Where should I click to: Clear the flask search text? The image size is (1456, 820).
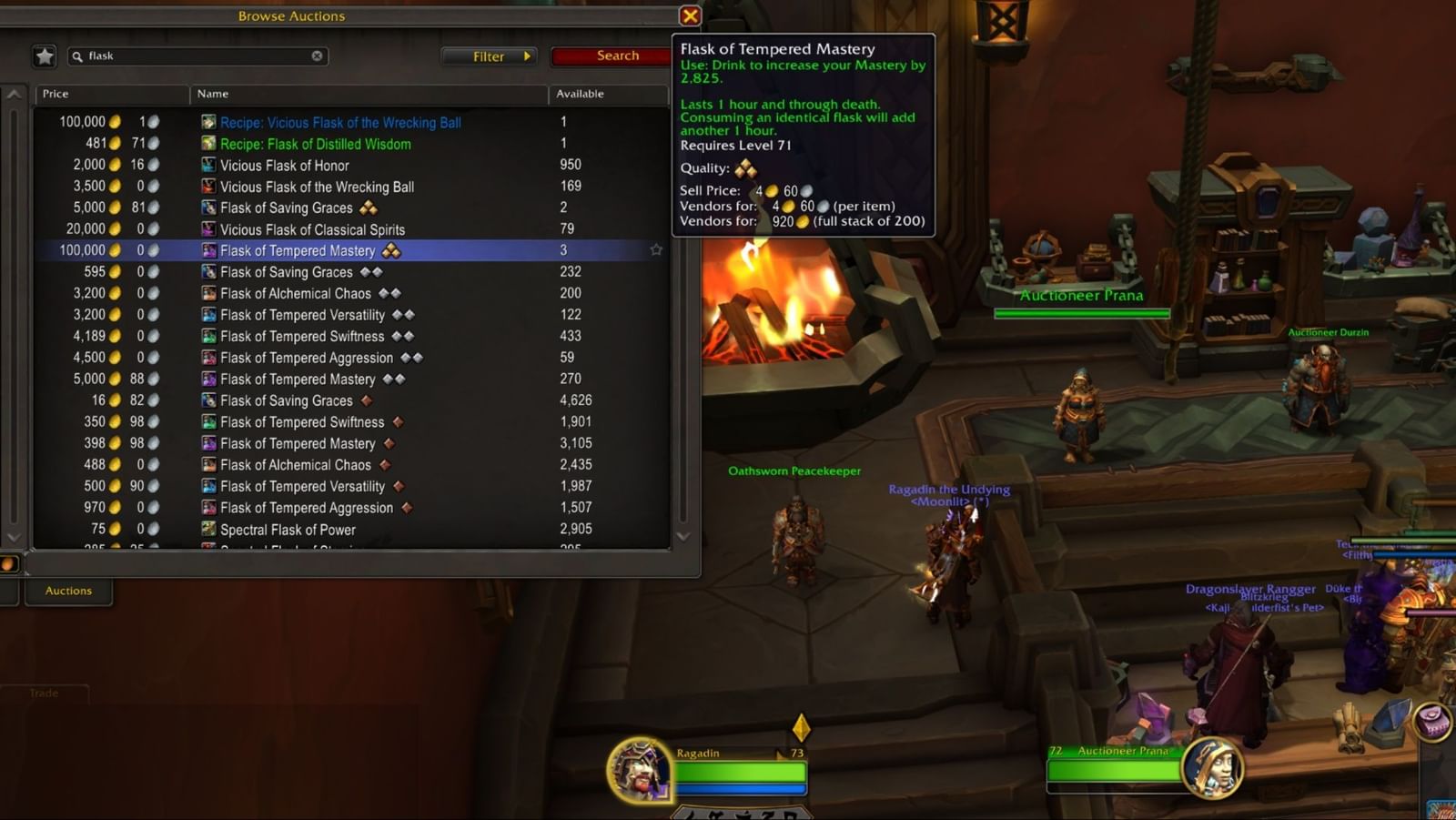tap(317, 56)
